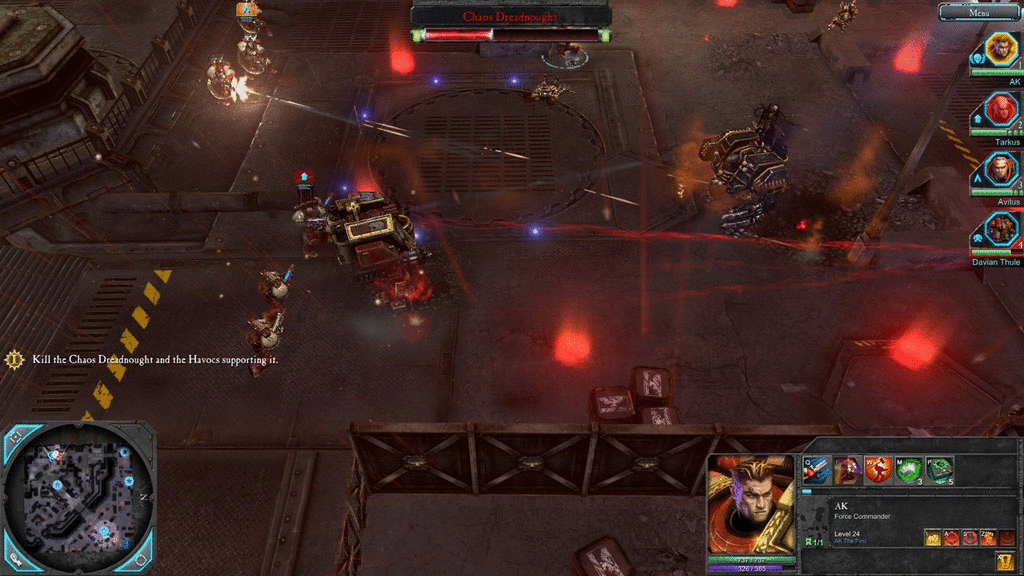The width and height of the screenshot is (1024, 576).
Task: Click the objective marker beside the kill order
Action: [x=15, y=359]
